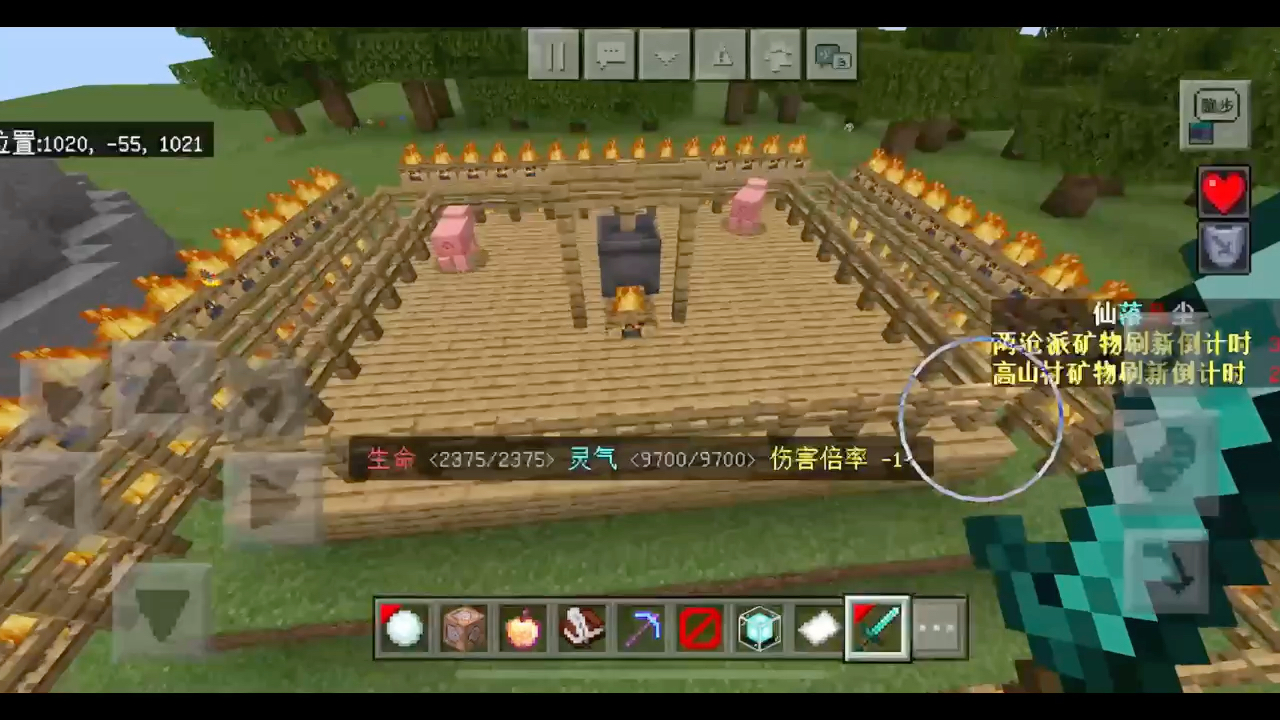This screenshot has width=1280, height=720.
Task: Collapse the HUD with the down chevron button
Action: coord(667,54)
